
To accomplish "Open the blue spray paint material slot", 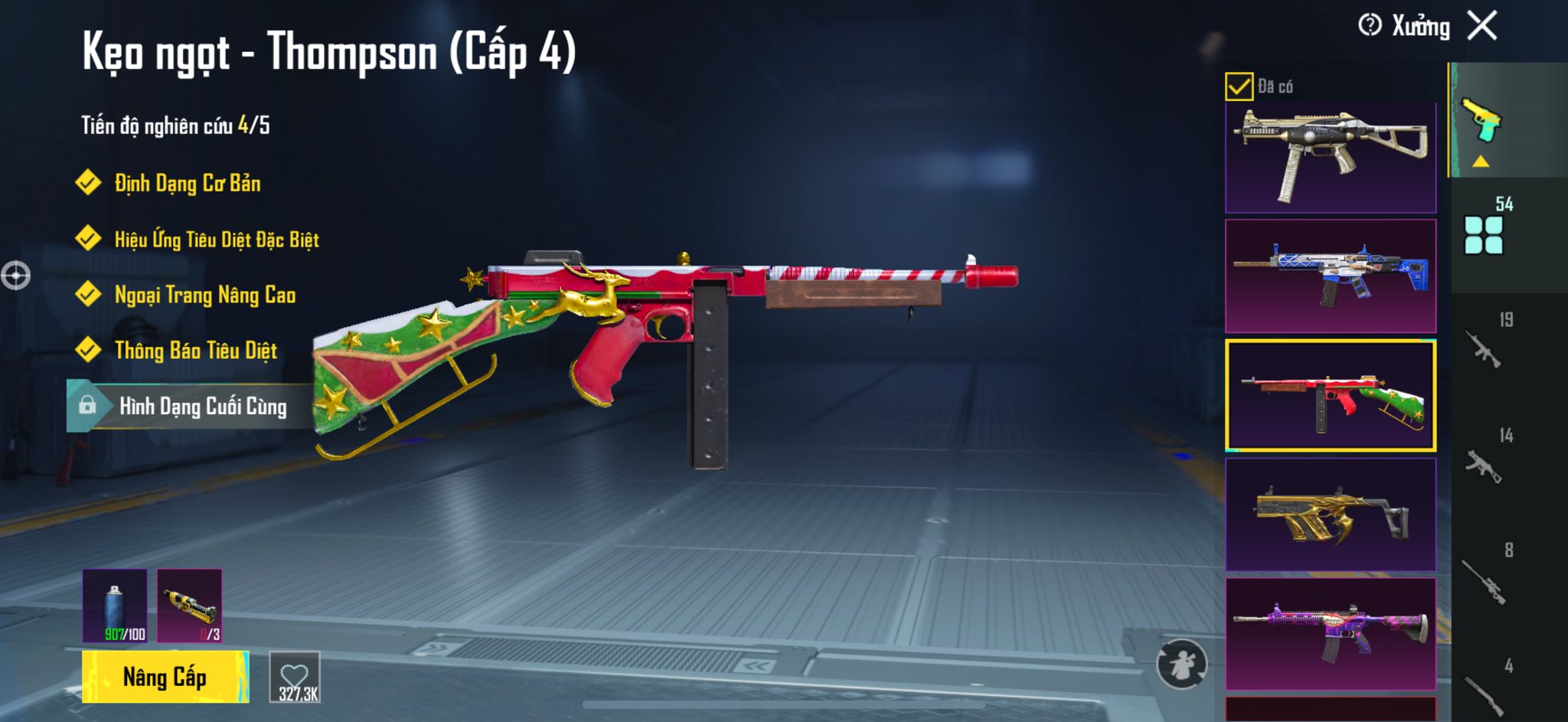I will pyautogui.click(x=115, y=606).
